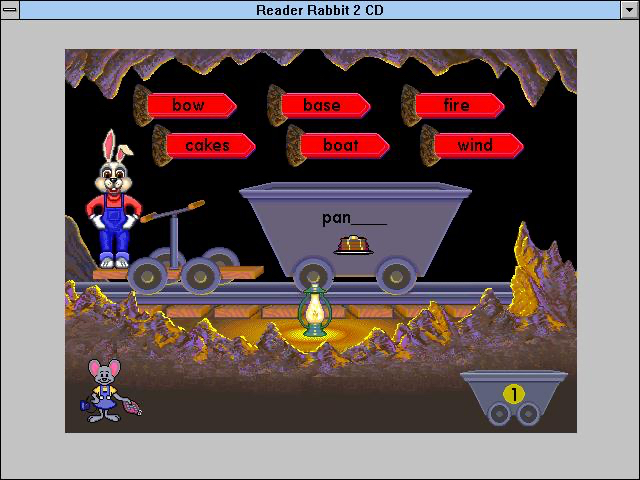640x480 pixels.
Task: Choose the "boat" word sign
Action: pyautogui.click(x=341, y=145)
